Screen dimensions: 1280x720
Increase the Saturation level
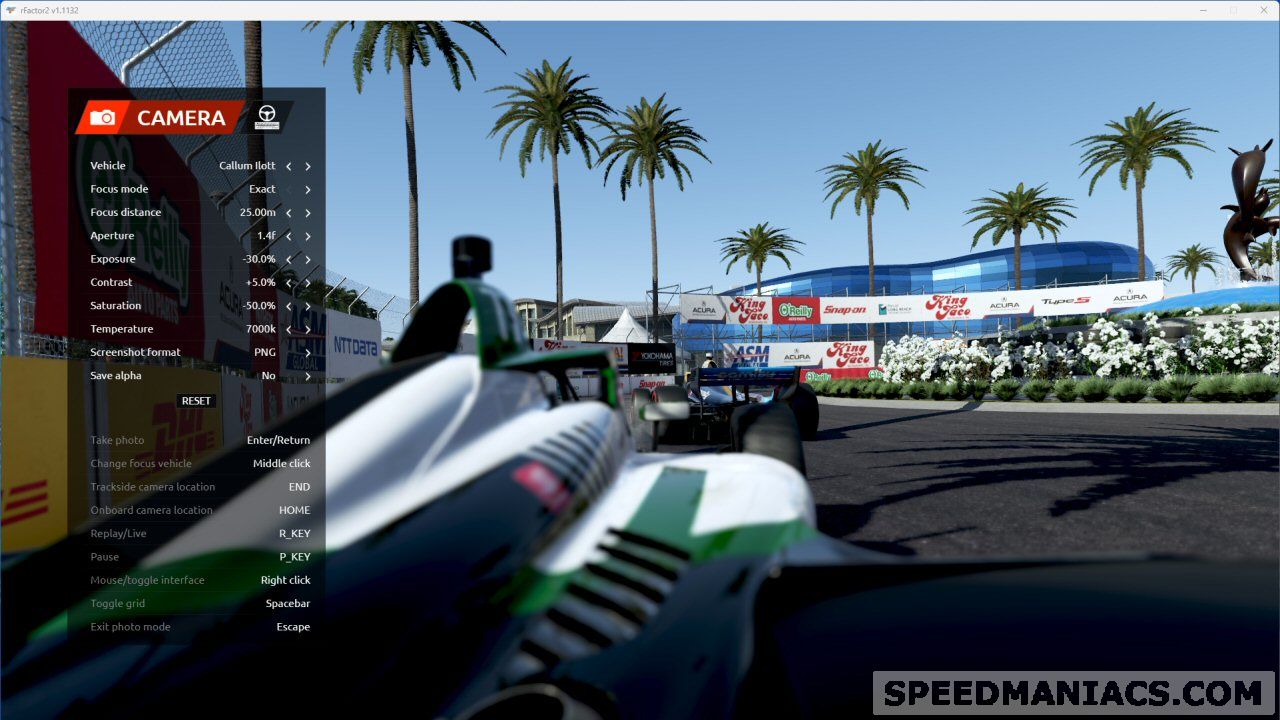click(x=308, y=306)
